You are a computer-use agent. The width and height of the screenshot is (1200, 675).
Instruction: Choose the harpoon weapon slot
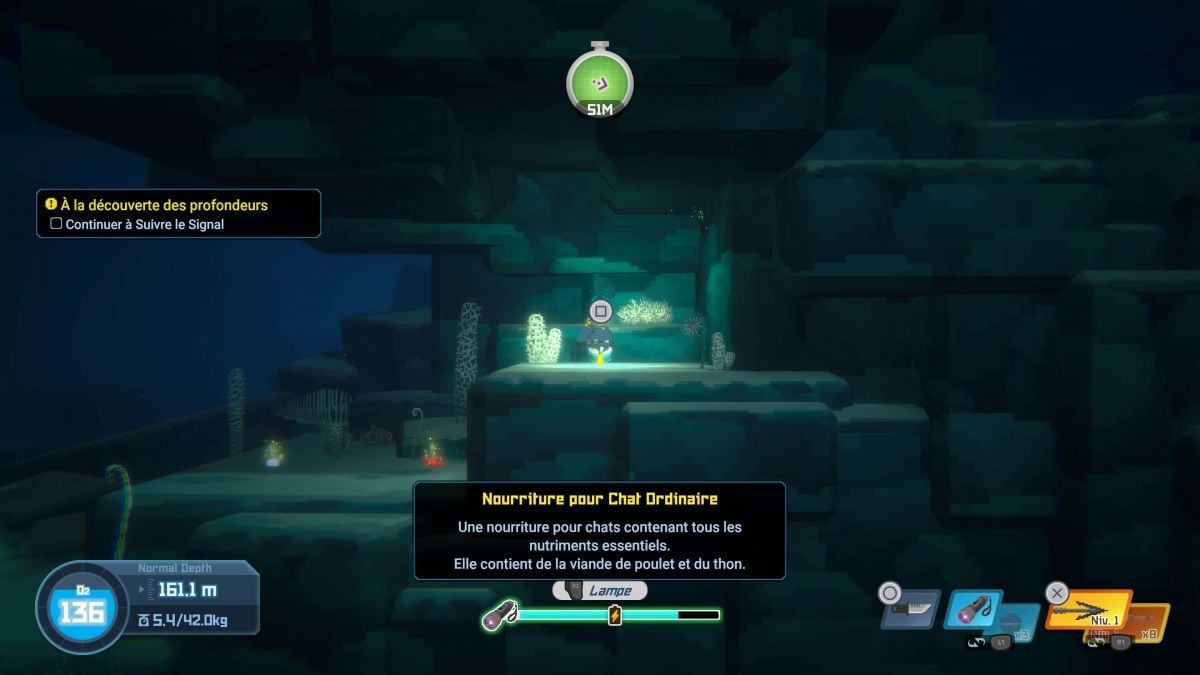tap(1088, 609)
